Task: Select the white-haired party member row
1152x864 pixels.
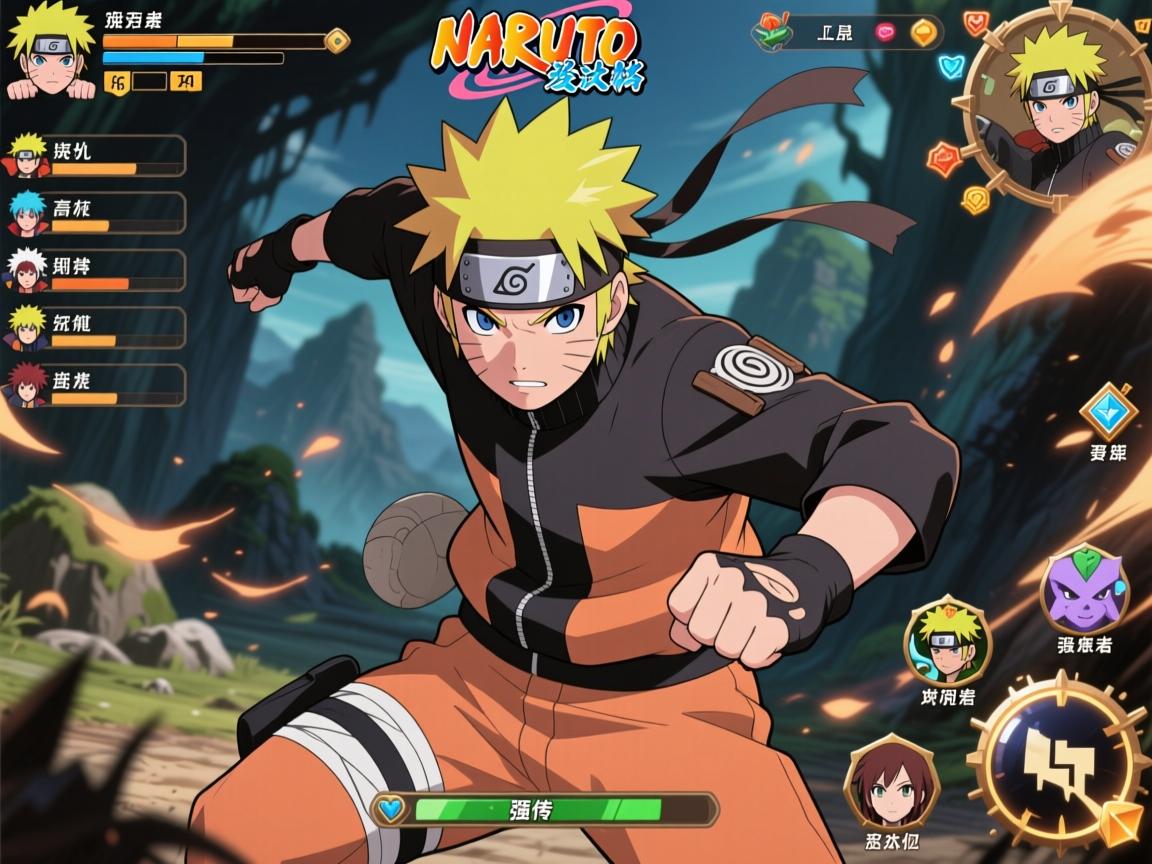Action: click(96, 270)
